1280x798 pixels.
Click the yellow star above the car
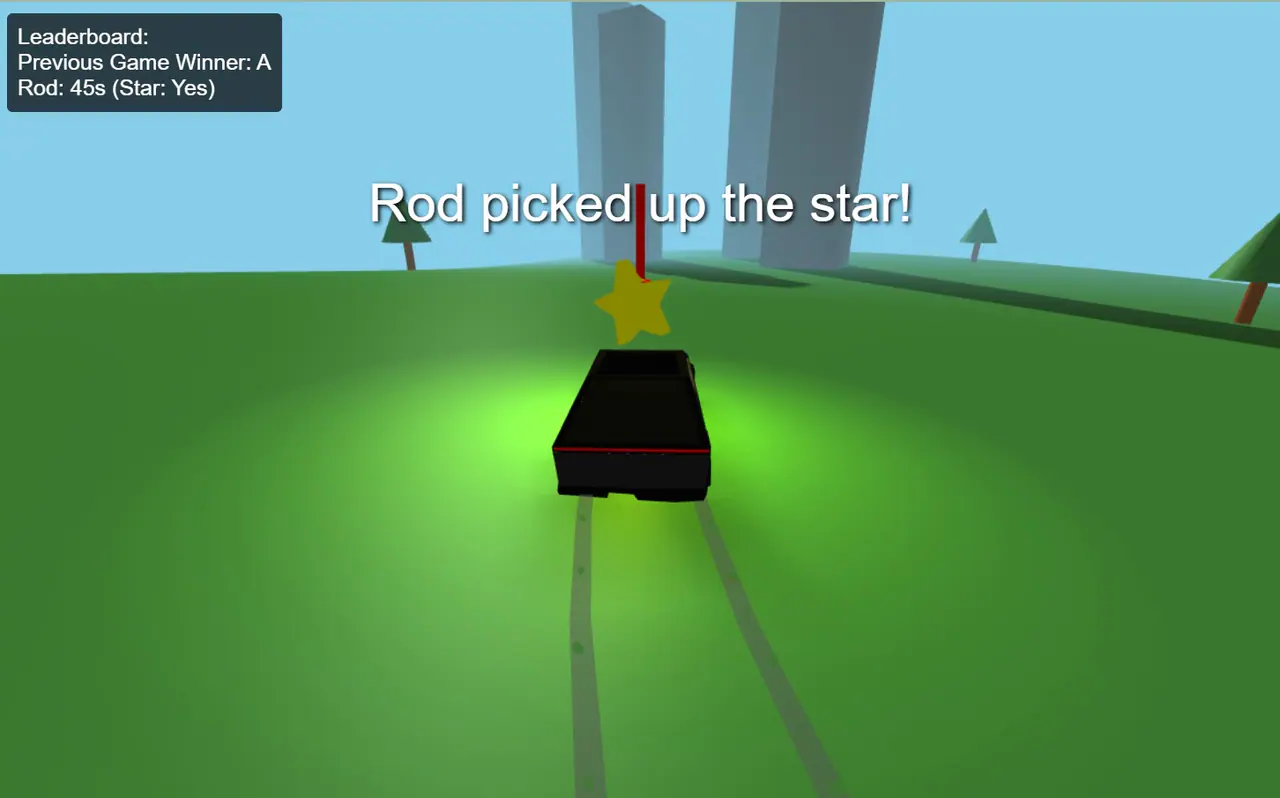[632, 308]
